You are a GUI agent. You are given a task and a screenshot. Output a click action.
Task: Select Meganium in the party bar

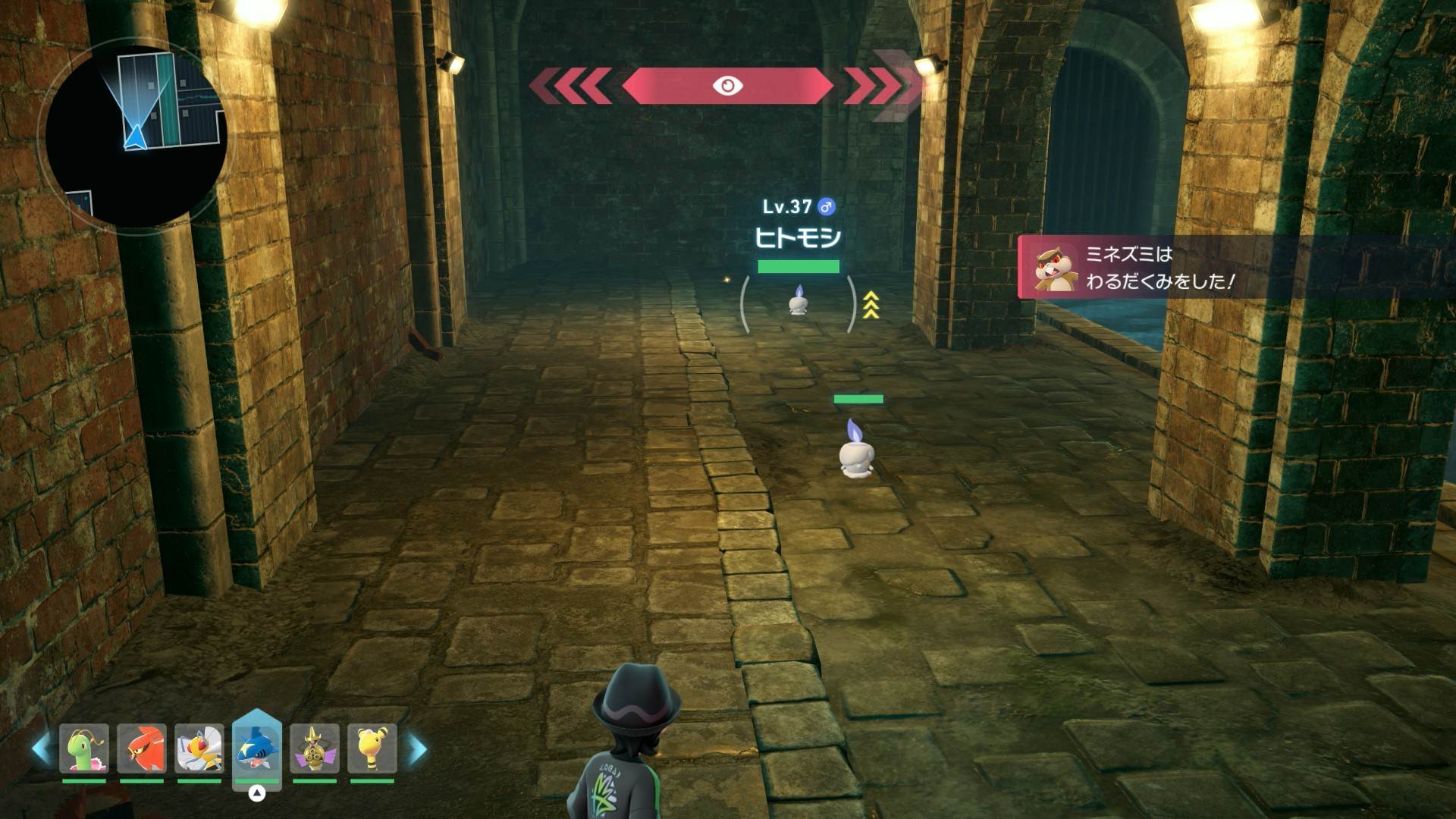pos(84,748)
